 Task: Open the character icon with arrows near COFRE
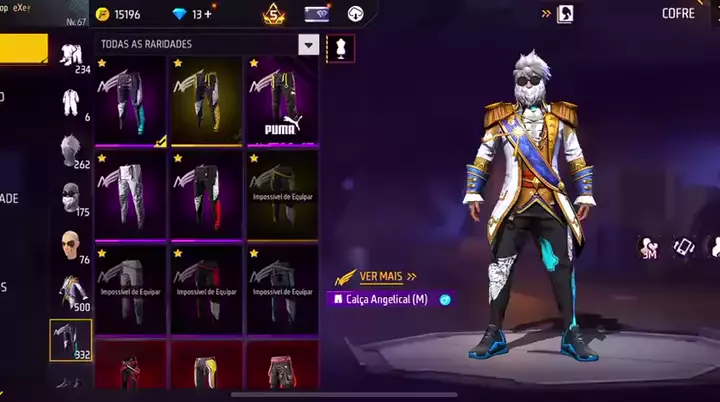[565, 14]
